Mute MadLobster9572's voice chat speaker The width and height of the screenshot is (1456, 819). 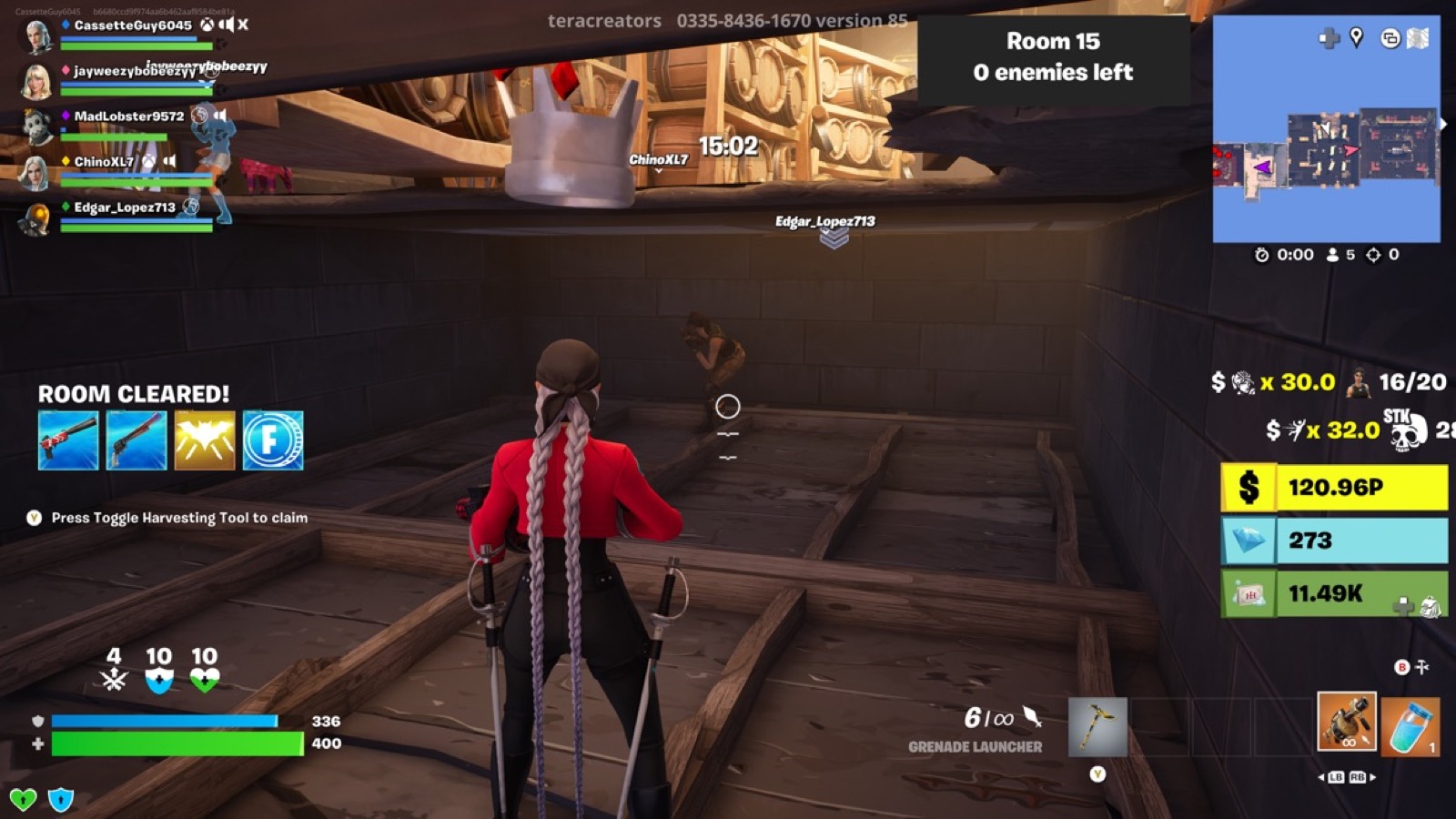pos(220,116)
